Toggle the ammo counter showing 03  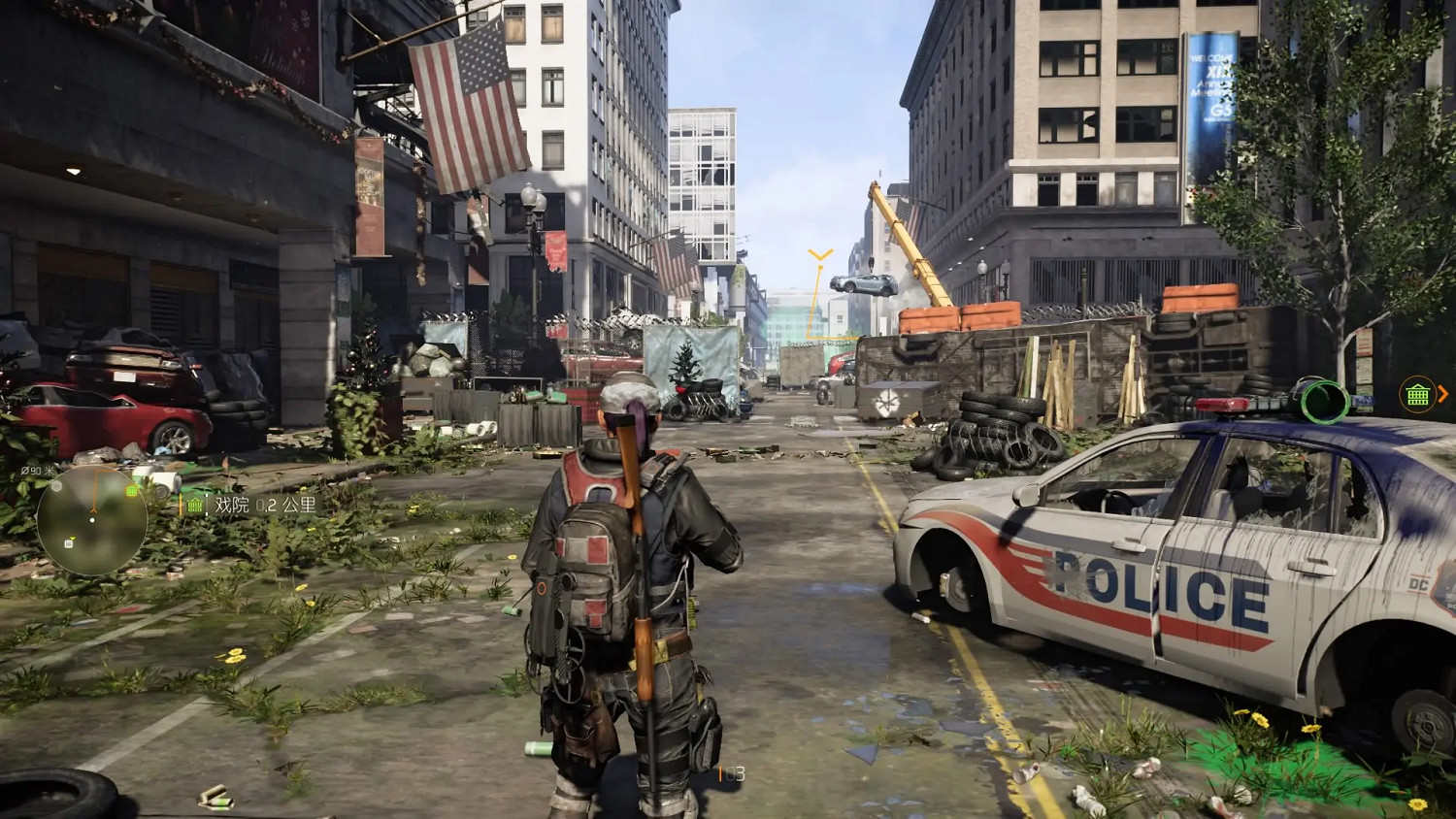[735, 773]
